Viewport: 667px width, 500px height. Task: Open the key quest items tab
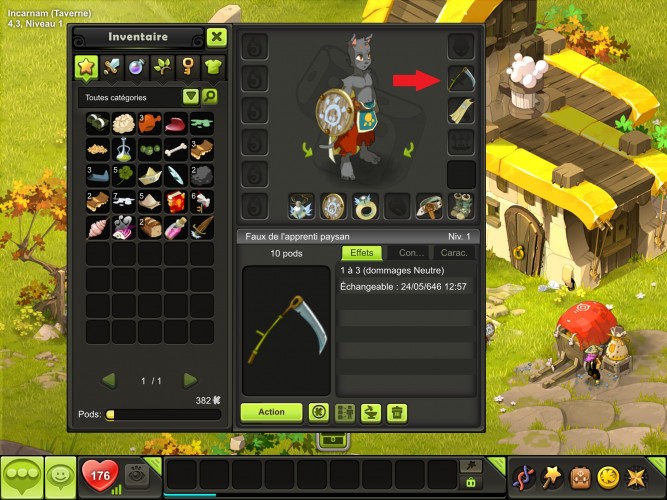pyautogui.click(x=187, y=68)
